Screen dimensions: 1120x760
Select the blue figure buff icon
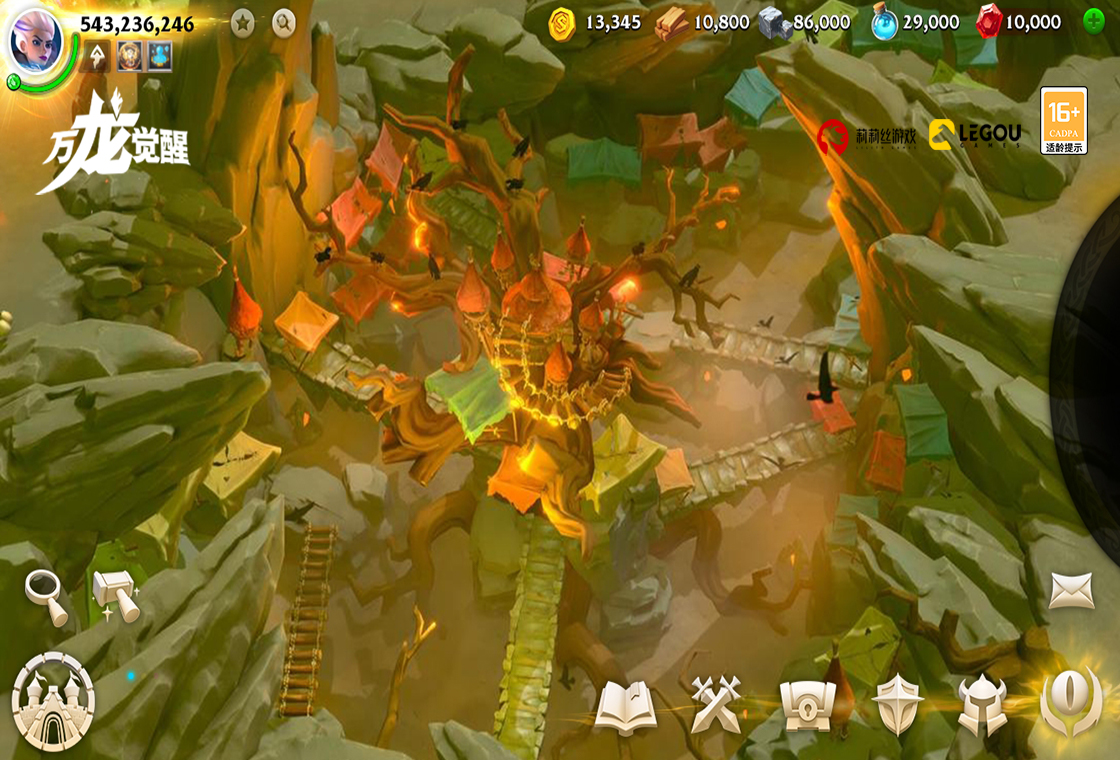point(160,57)
